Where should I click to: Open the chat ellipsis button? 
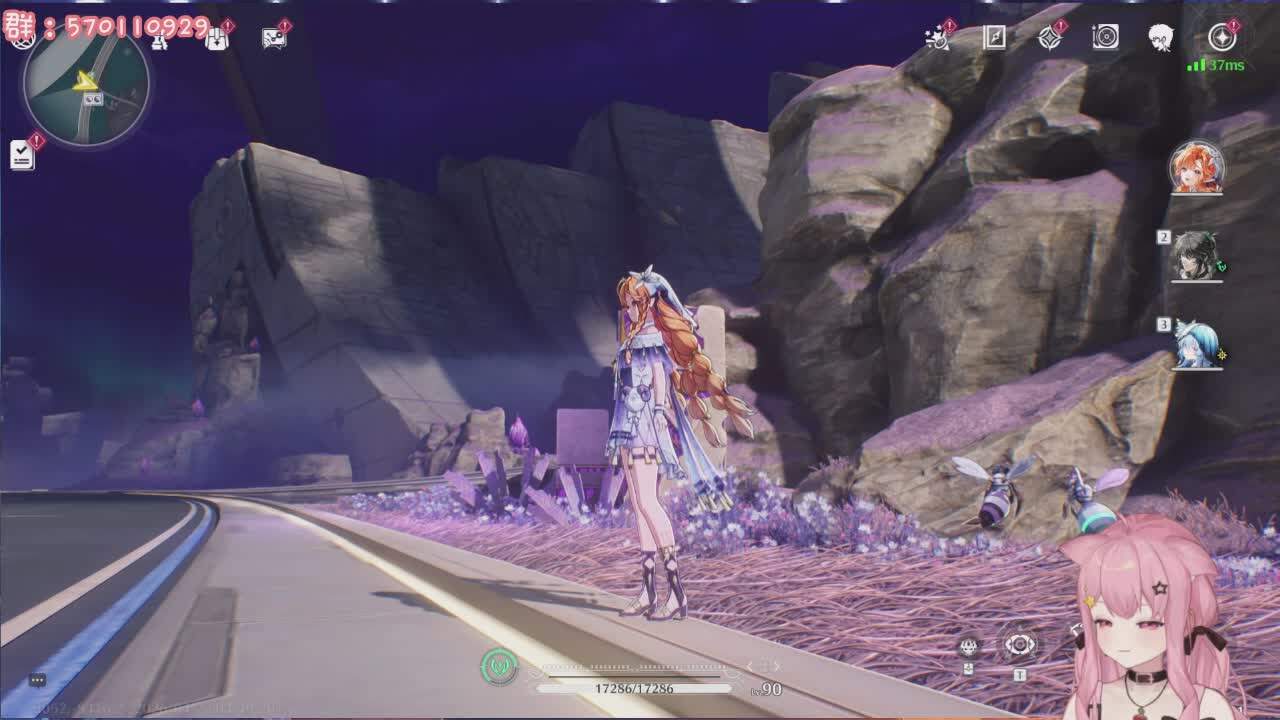pyautogui.click(x=37, y=680)
